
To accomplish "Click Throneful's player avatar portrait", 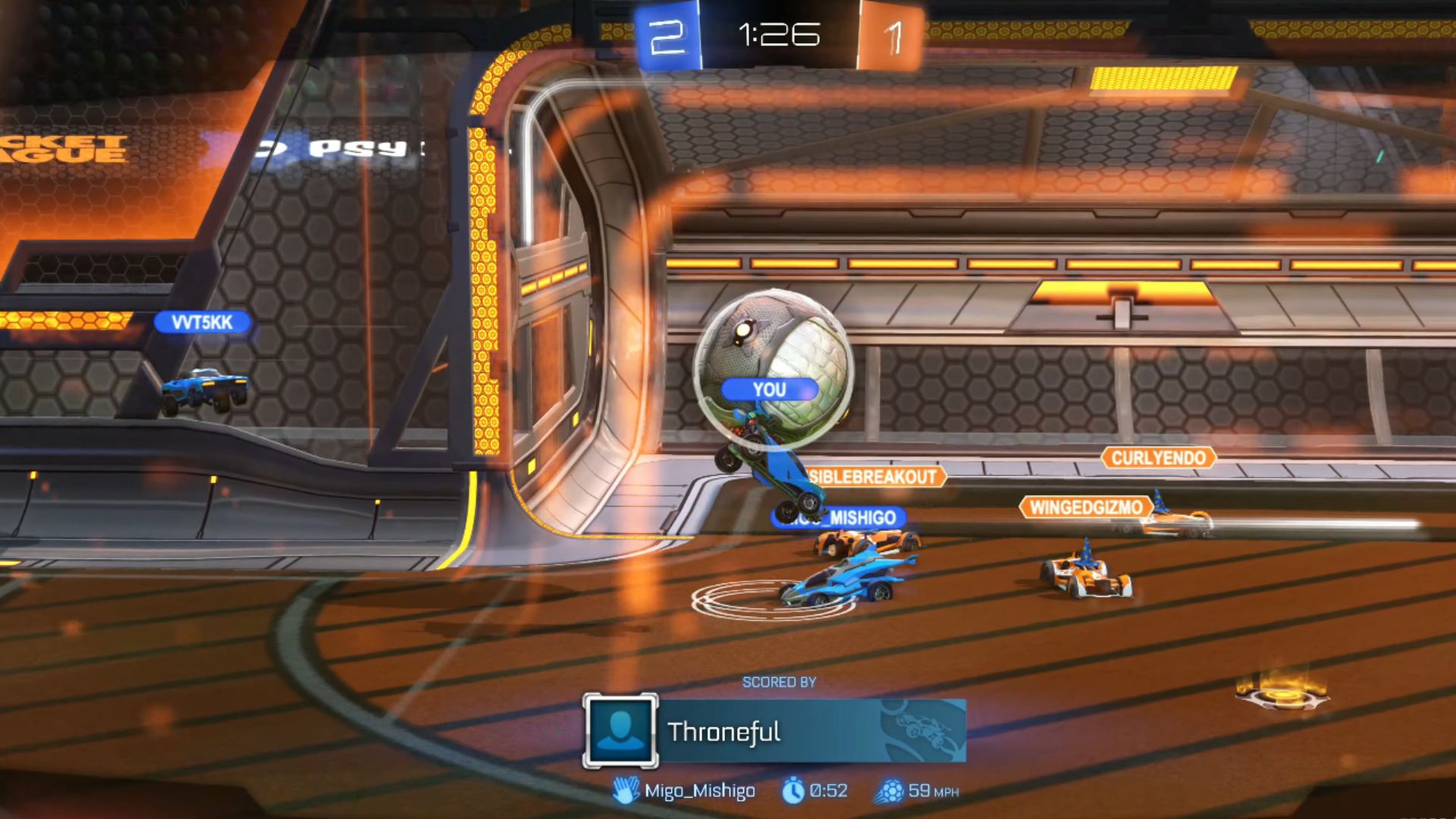I will [622, 730].
